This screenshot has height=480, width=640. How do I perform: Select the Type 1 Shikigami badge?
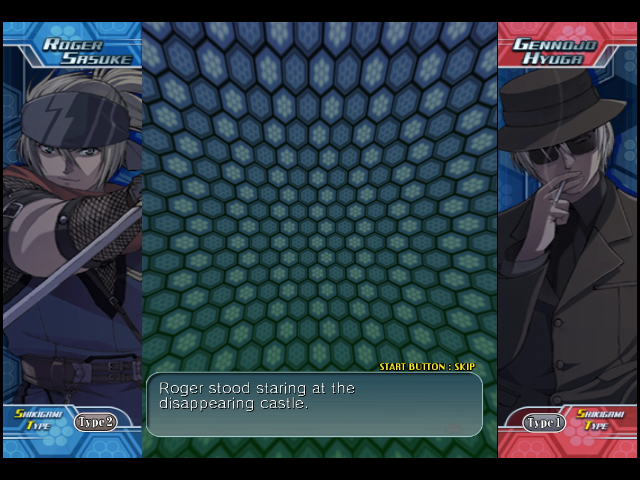545,423
